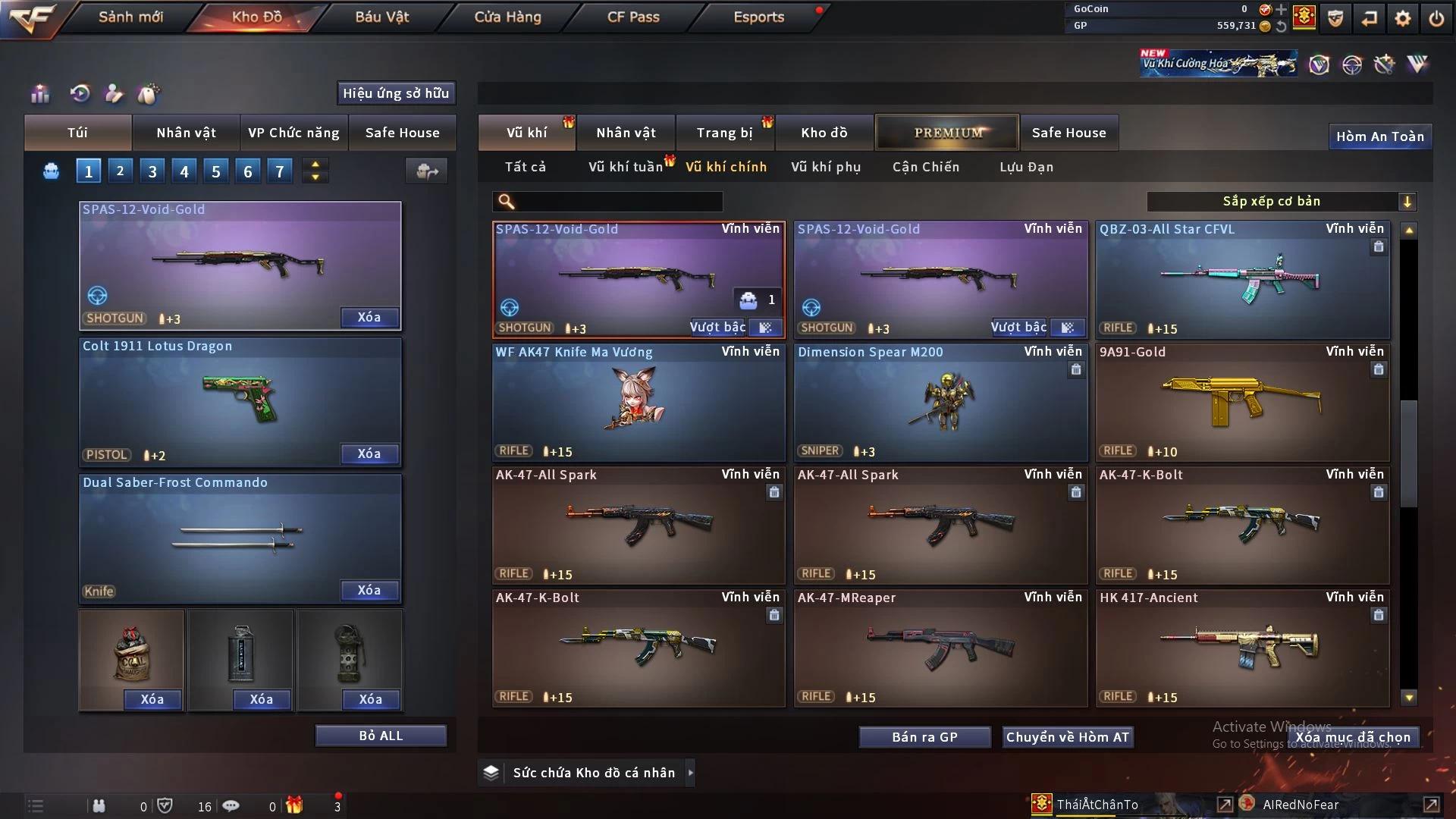
Task: Open the Sắp xếp cơ bản sort dropdown
Action: point(1282,202)
